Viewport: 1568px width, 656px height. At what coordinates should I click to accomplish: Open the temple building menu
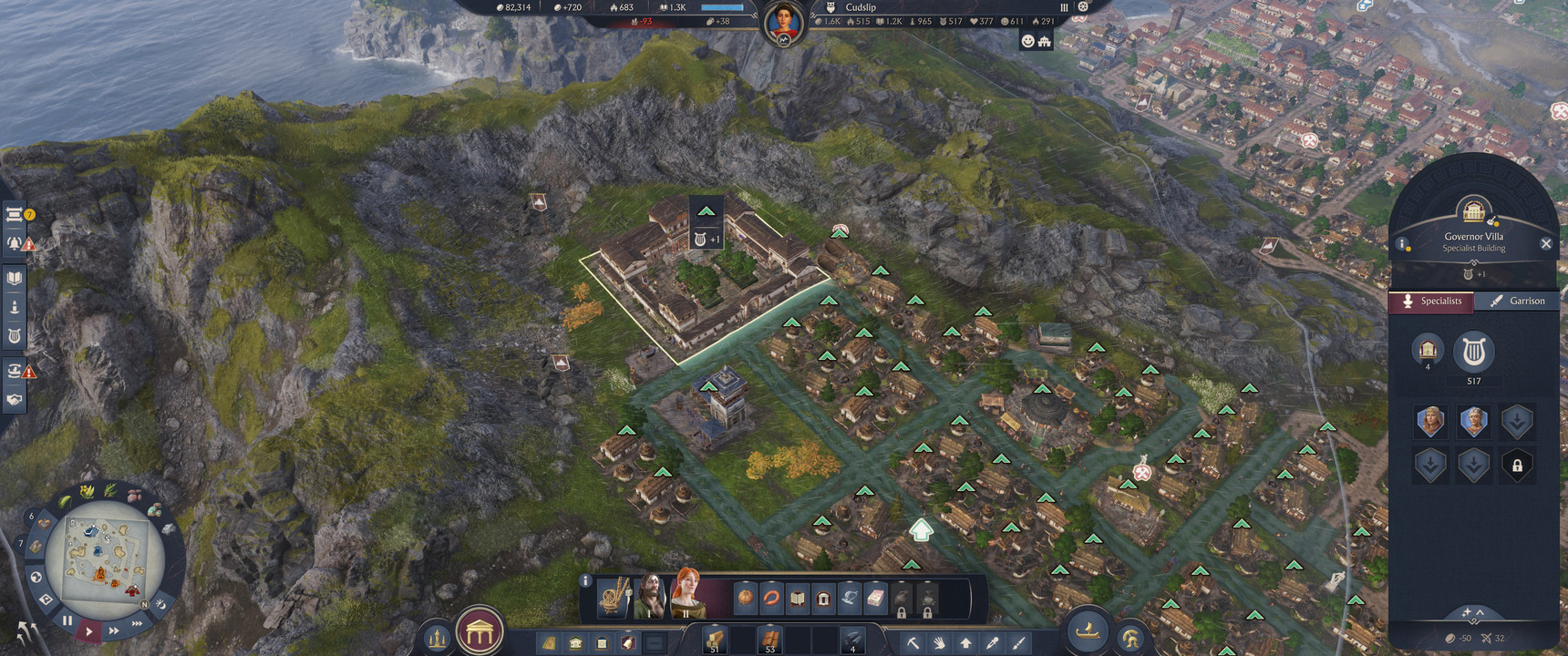480,631
